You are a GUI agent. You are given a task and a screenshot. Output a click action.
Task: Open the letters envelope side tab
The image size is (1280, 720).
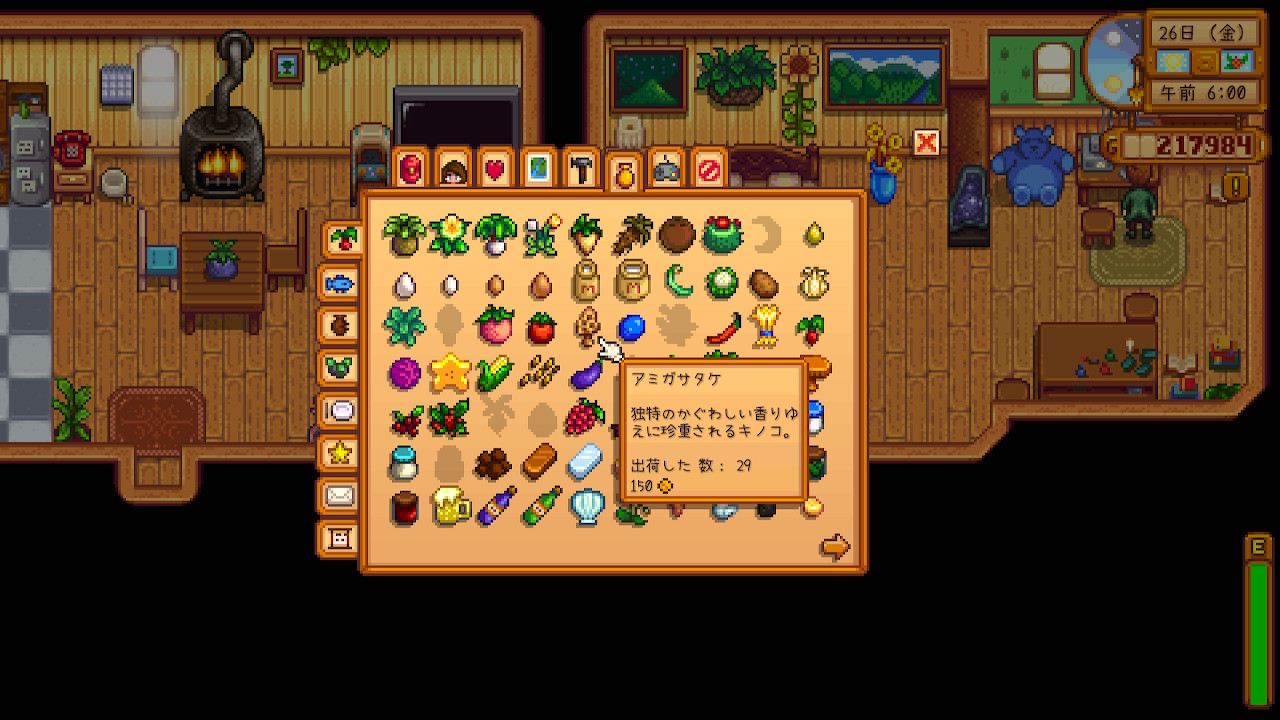[x=340, y=496]
